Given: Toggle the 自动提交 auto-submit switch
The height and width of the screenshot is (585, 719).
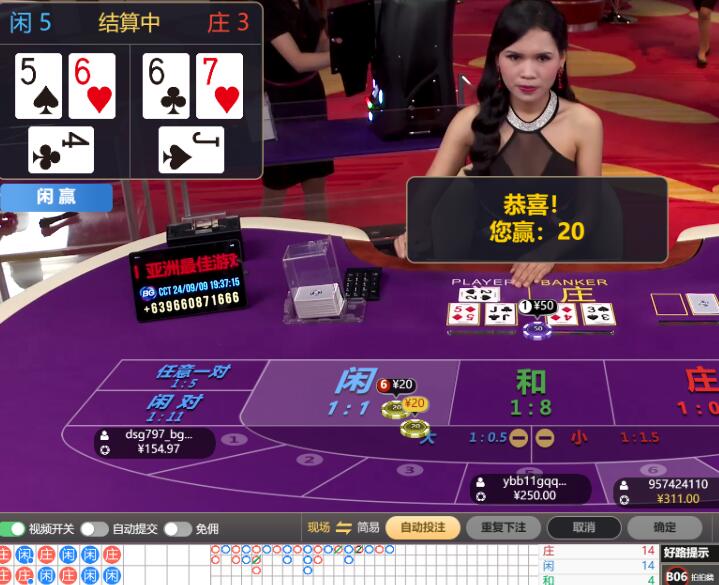Looking at the screenshot, I should point(94,528).
